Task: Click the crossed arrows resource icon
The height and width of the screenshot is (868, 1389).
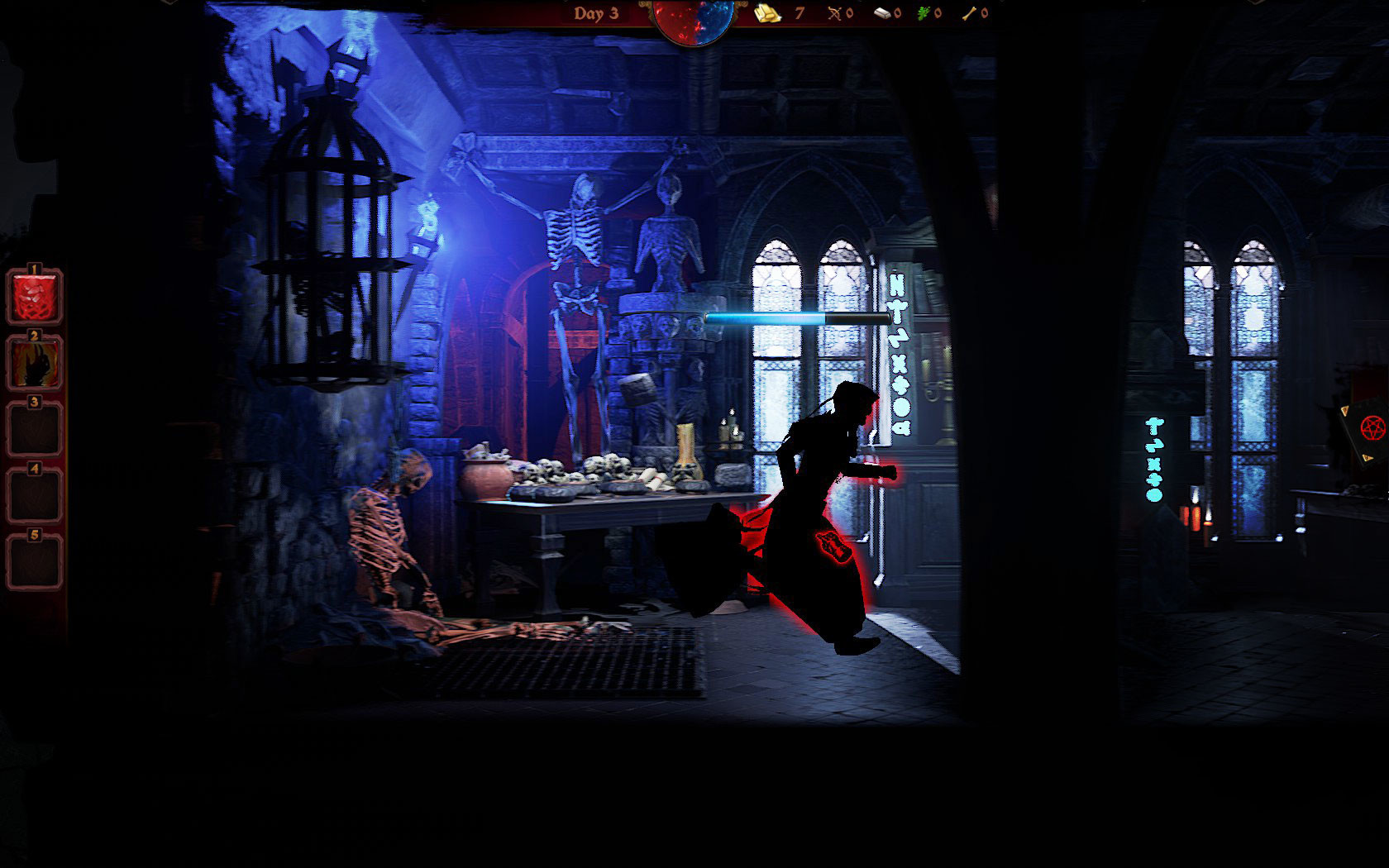Action: click(x=835, y=12)
